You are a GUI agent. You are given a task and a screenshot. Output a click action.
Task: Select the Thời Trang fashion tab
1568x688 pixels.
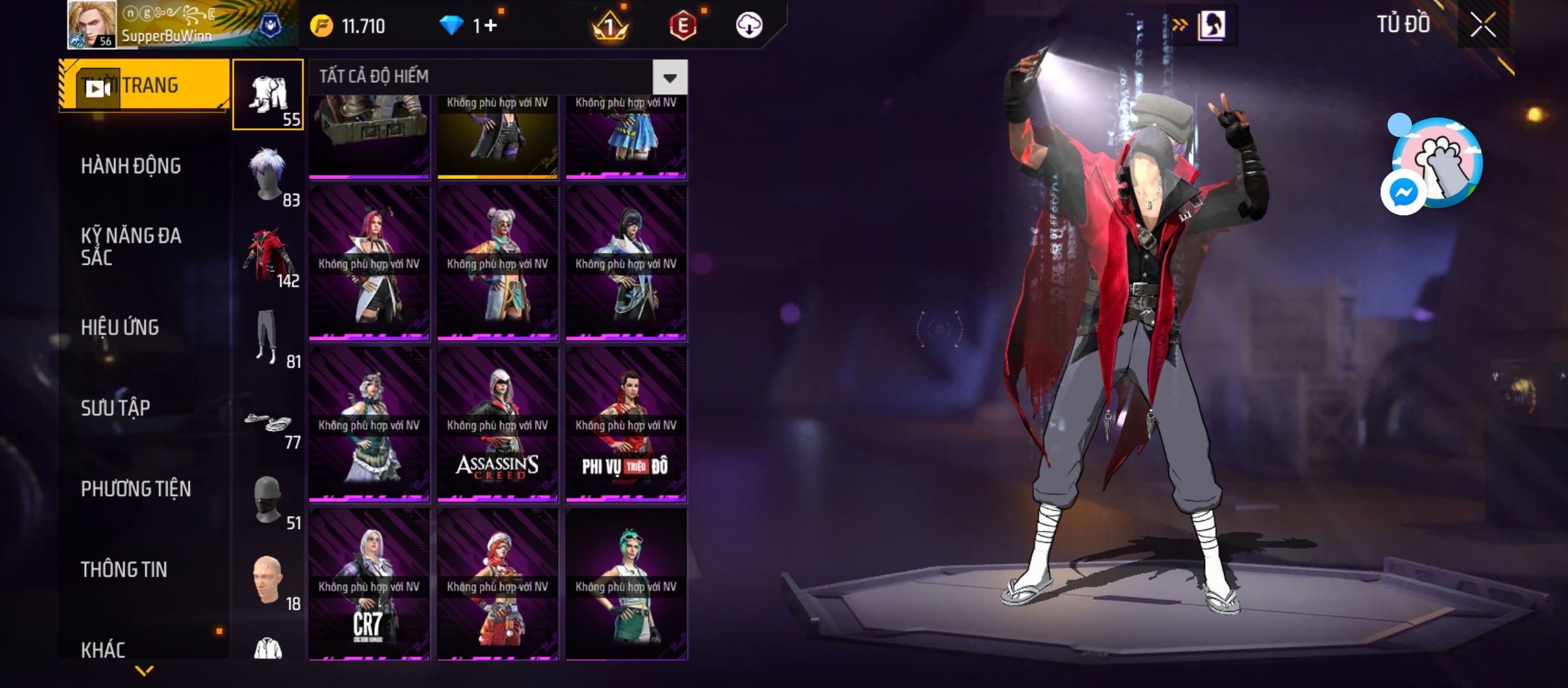(x=144, y=85)
